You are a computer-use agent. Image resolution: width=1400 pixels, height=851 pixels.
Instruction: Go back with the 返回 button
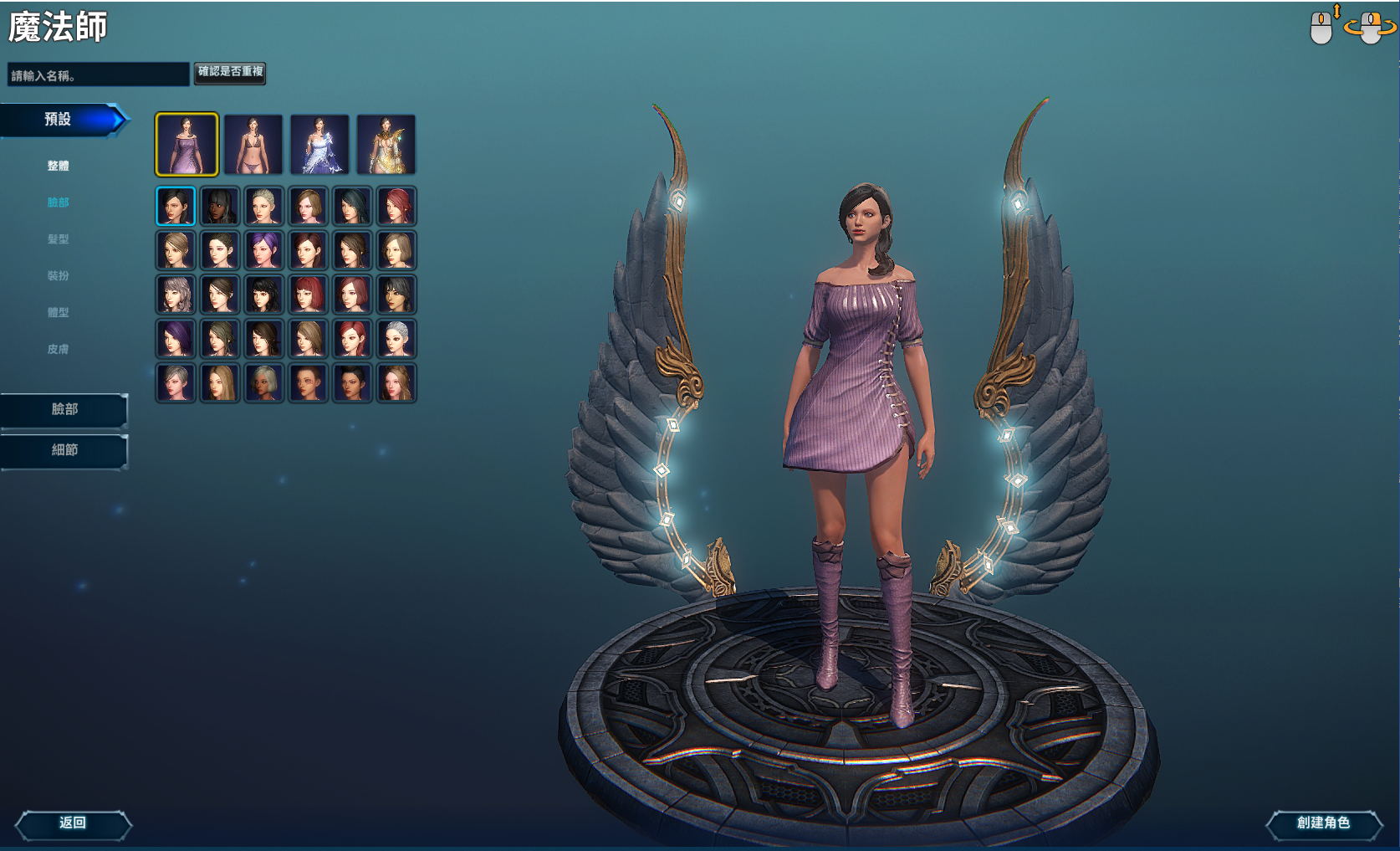click(x=74, y=823)
